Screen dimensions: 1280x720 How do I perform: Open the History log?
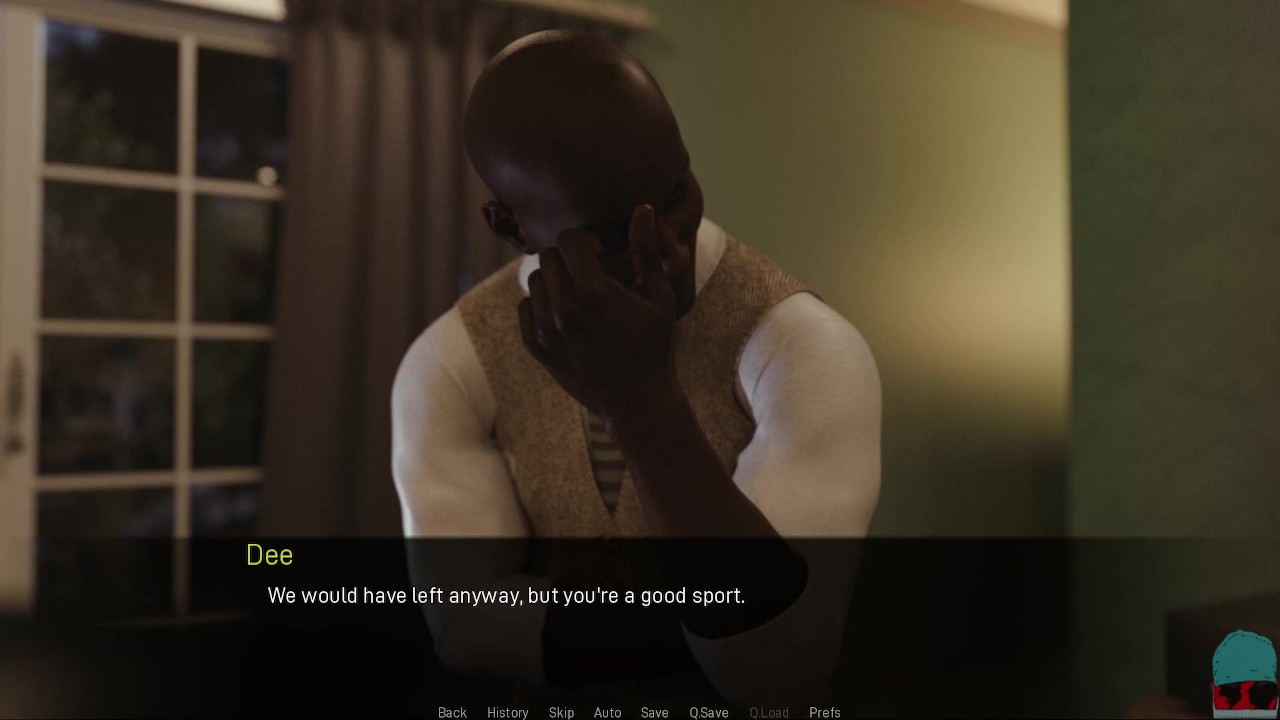click(507, 712)
